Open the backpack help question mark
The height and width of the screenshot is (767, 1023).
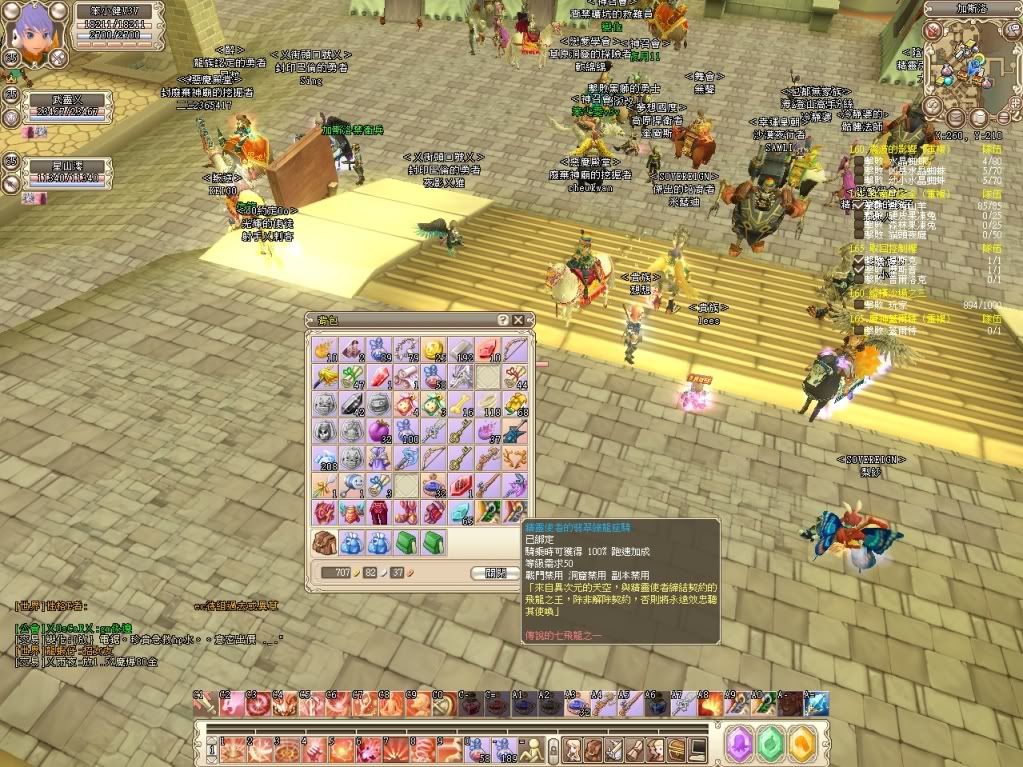pyautogui.click(x=503, y=320)
